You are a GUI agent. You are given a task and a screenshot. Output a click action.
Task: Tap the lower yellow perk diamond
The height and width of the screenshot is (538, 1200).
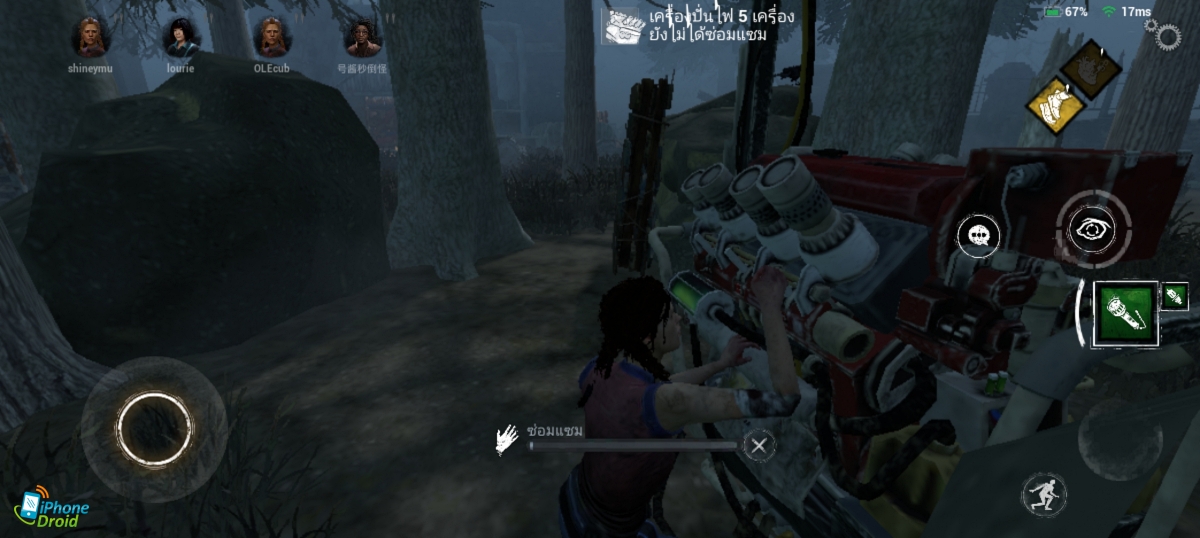pos(1053,104)
